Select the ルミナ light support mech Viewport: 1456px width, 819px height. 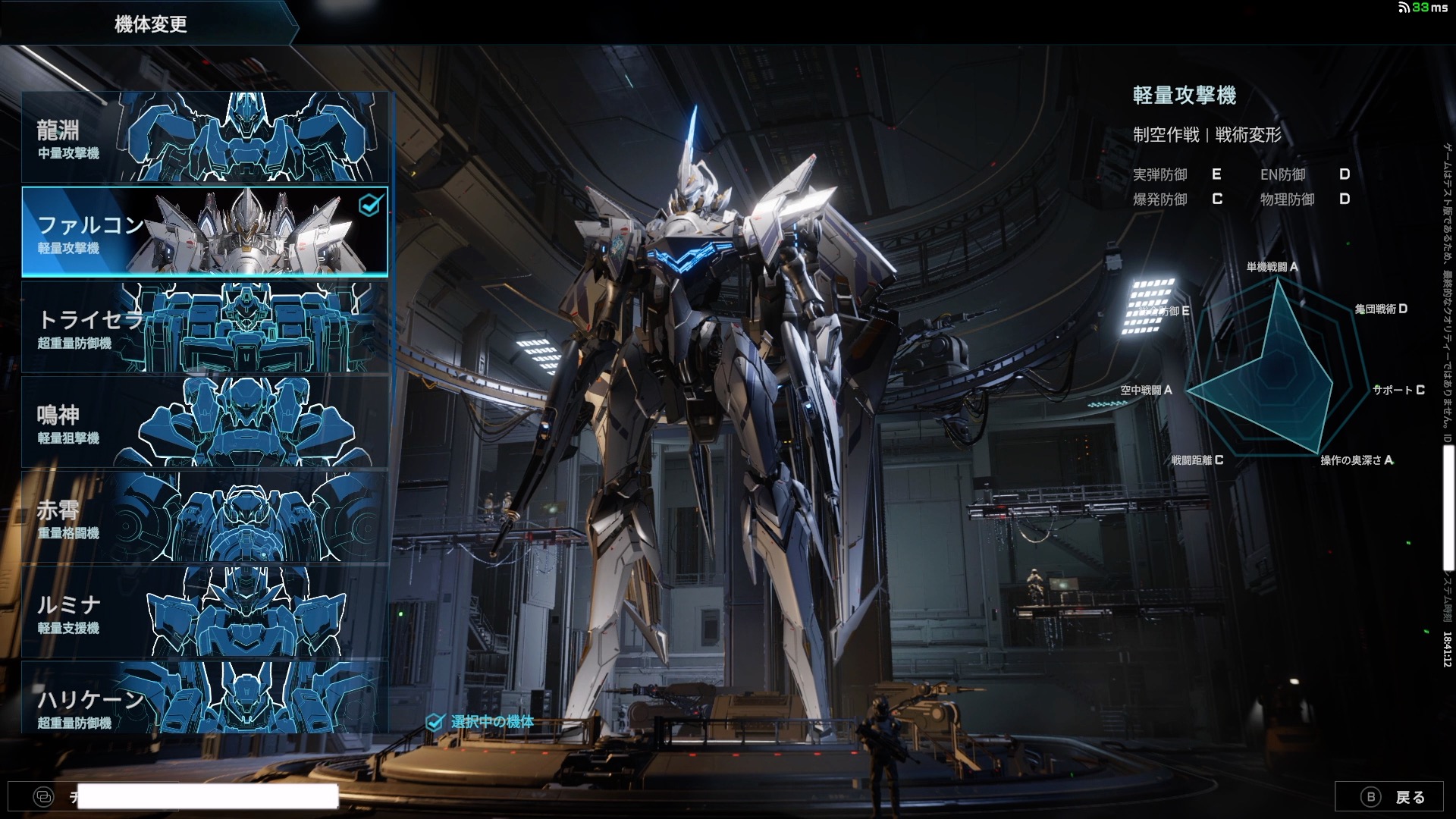click(x=205, y=611)
